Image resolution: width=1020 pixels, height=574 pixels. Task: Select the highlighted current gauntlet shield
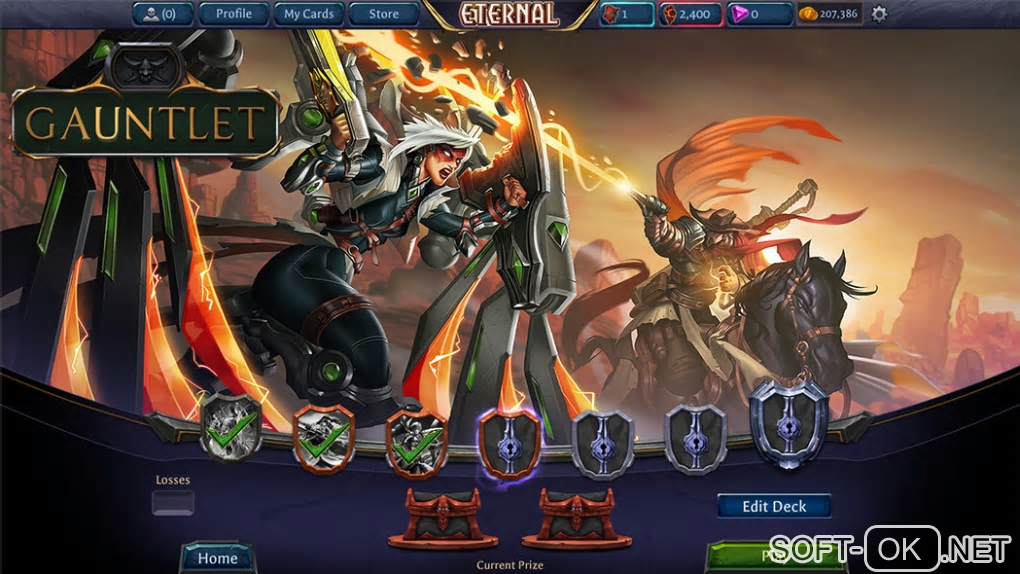pos(510,441)
